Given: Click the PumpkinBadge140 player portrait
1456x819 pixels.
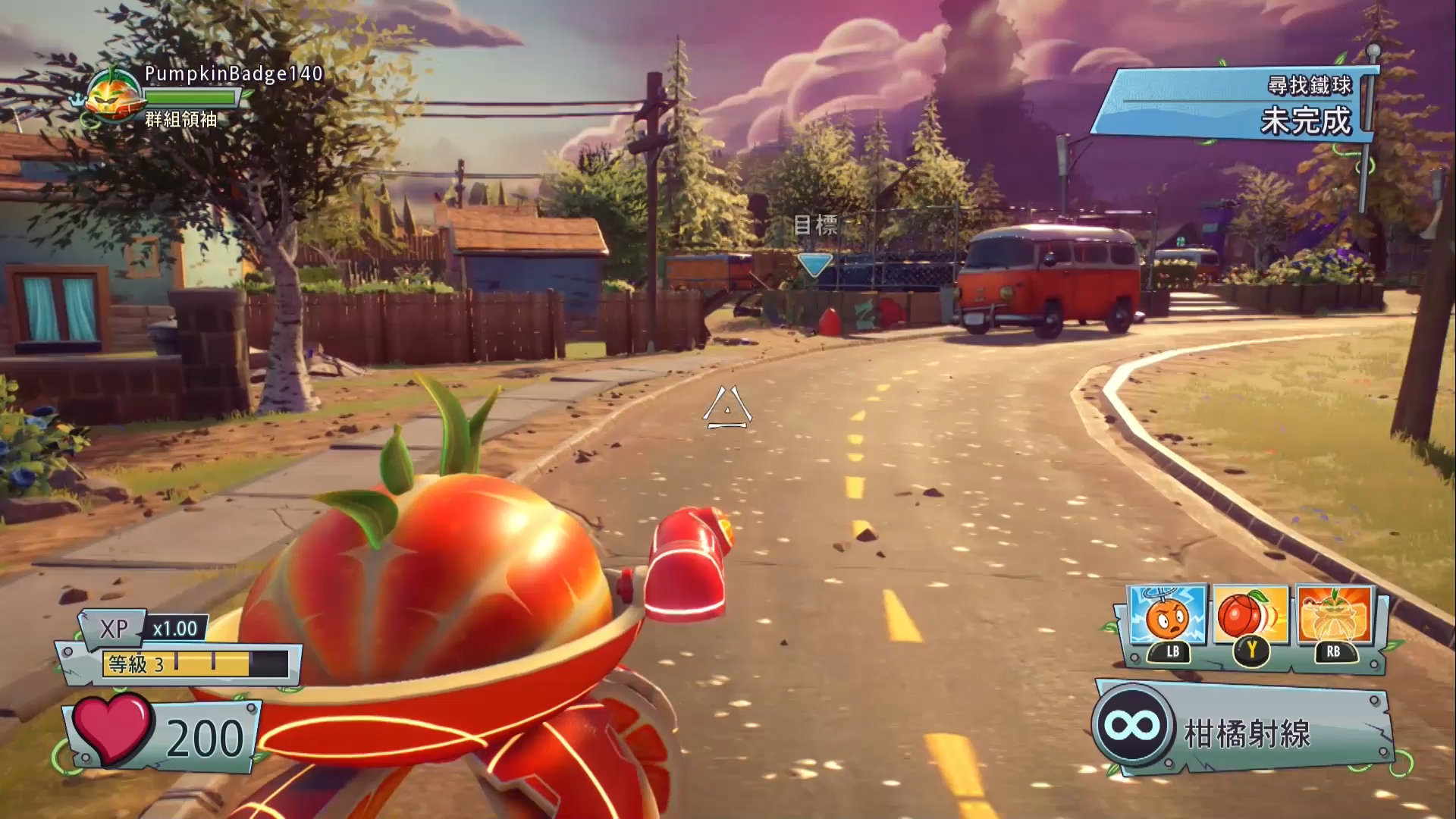Looking at the screenshot, I should (x=115, y=94).
